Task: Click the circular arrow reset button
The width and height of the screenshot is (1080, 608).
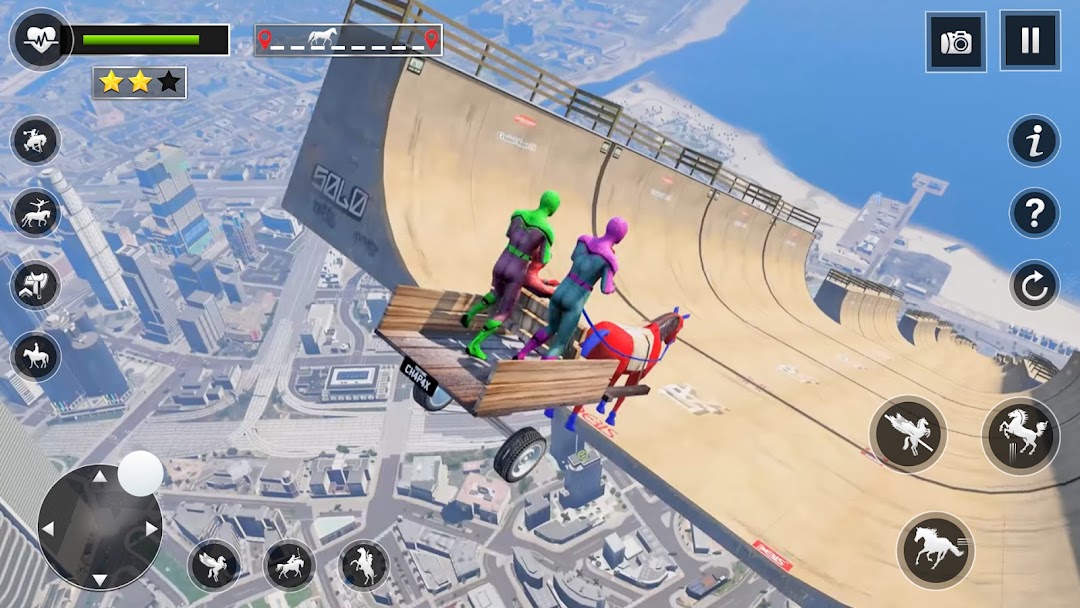Action: coord(1034,285)
